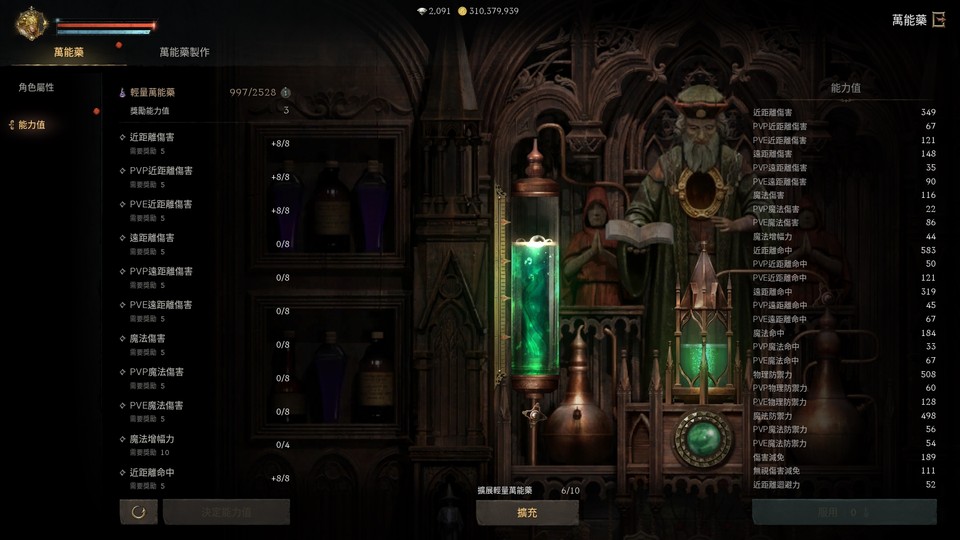The image size is (960, 540).
Task: Close the 萬能藥 screen via exit icon
Action: 939,20
